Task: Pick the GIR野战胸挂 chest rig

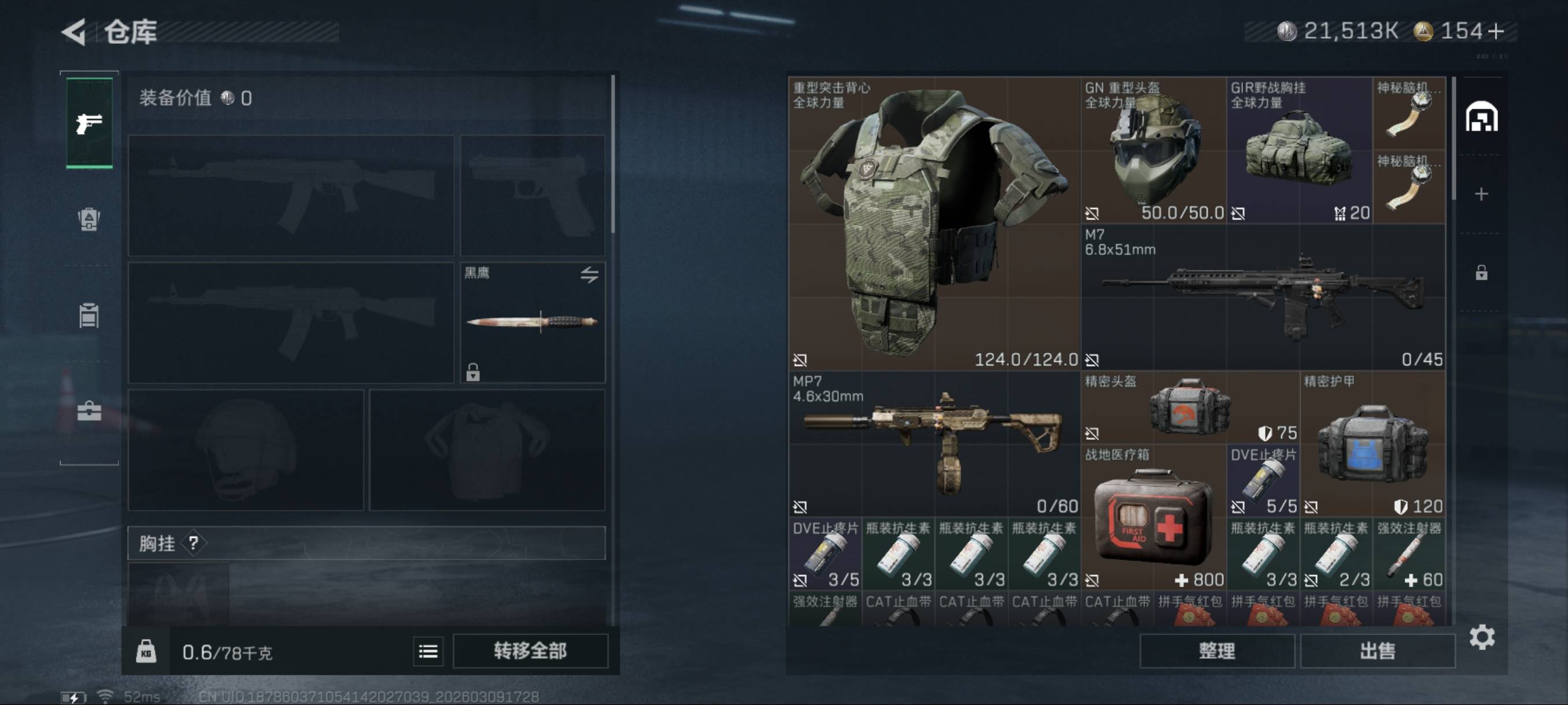Action: (x=1299, y=150)
